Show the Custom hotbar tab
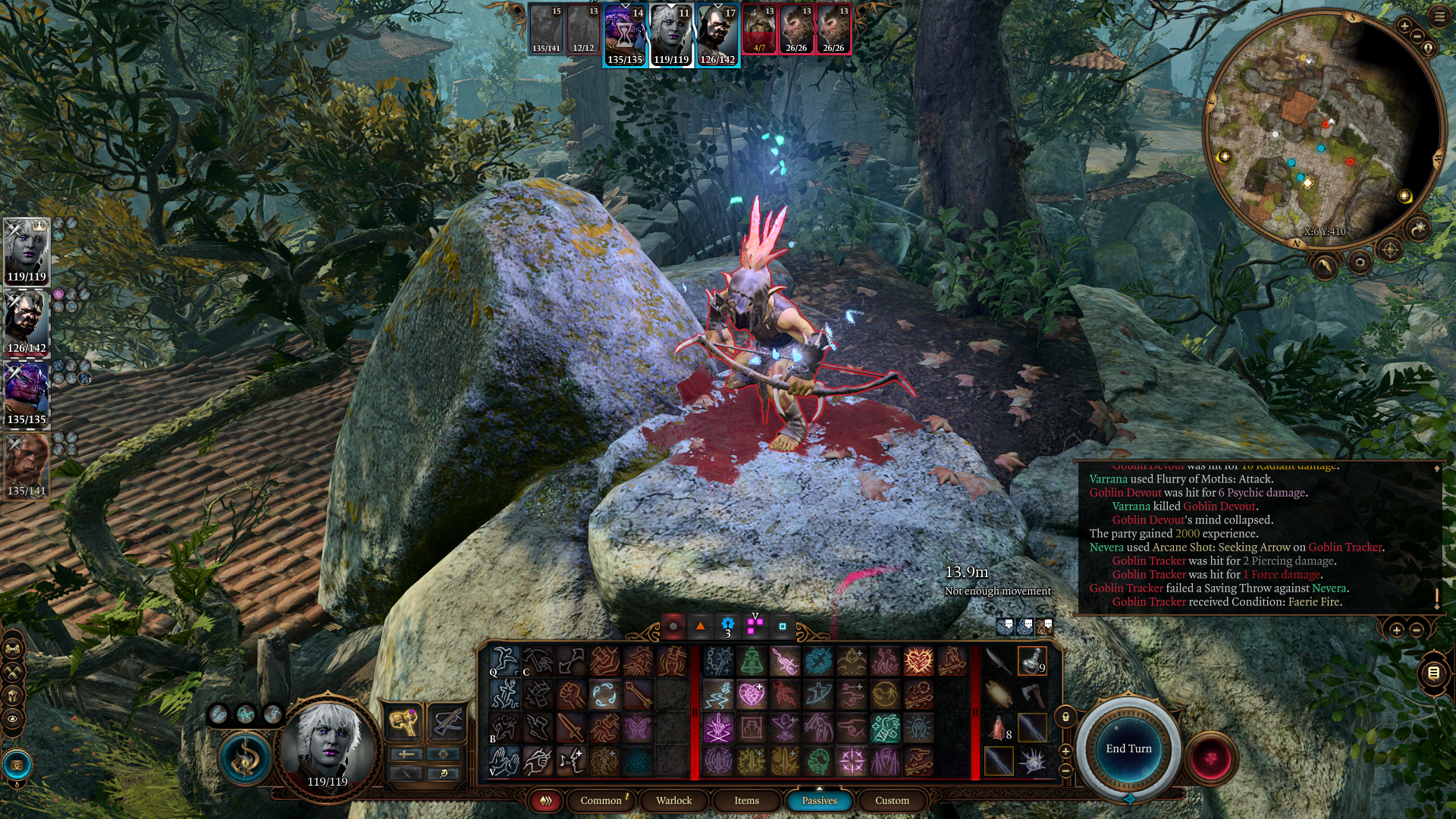1456x819 pixels. coord(892,800)
